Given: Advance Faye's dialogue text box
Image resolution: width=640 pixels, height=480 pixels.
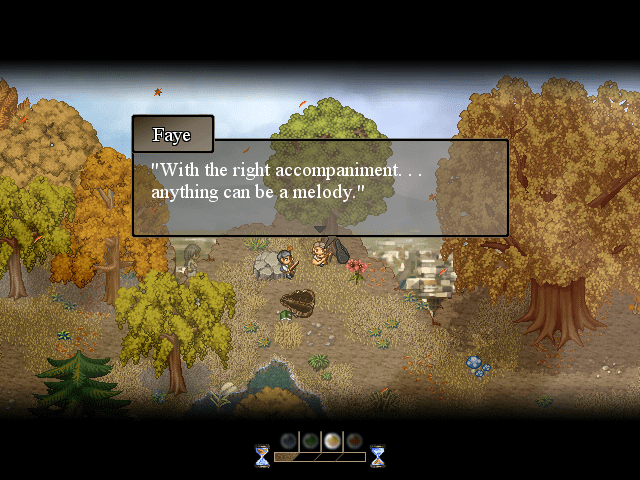Looking at the screenshot, I should tap(320, 187).
